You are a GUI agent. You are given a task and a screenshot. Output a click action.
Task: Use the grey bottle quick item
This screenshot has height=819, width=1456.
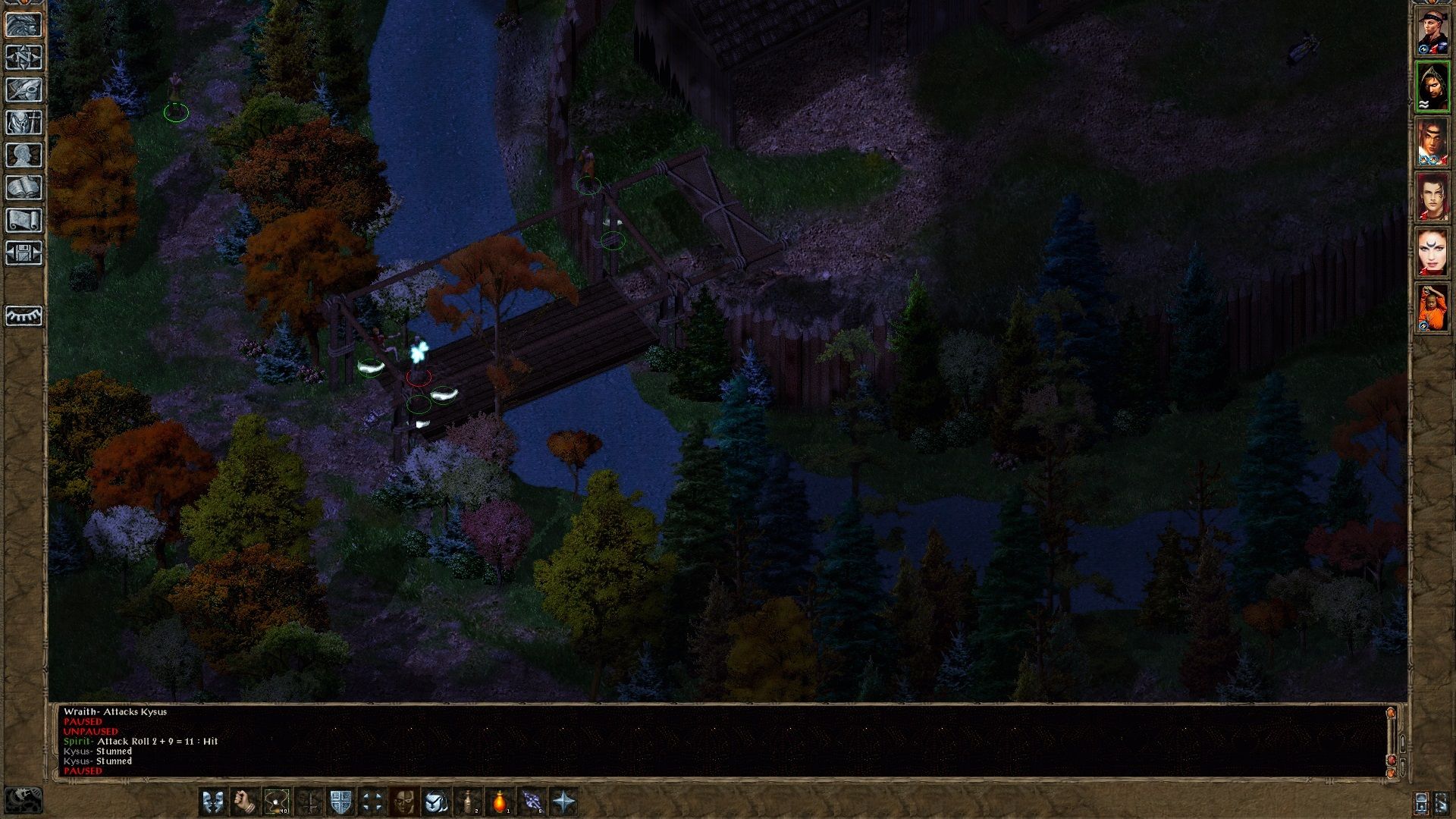[x=468, y=802]
